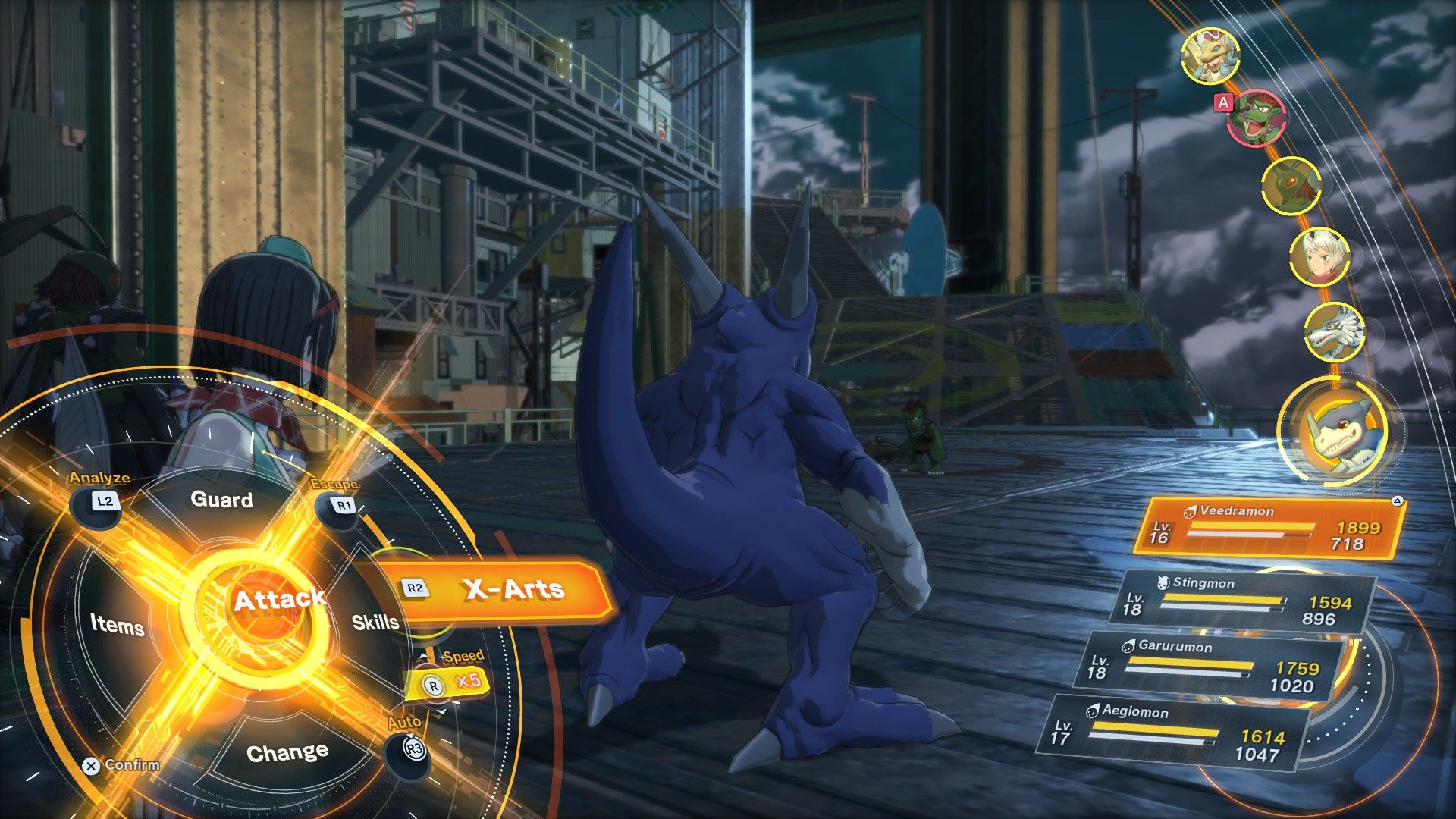Open the Items menu
This screenshot has width=1456, height=819.
click(x=117, y=625)
